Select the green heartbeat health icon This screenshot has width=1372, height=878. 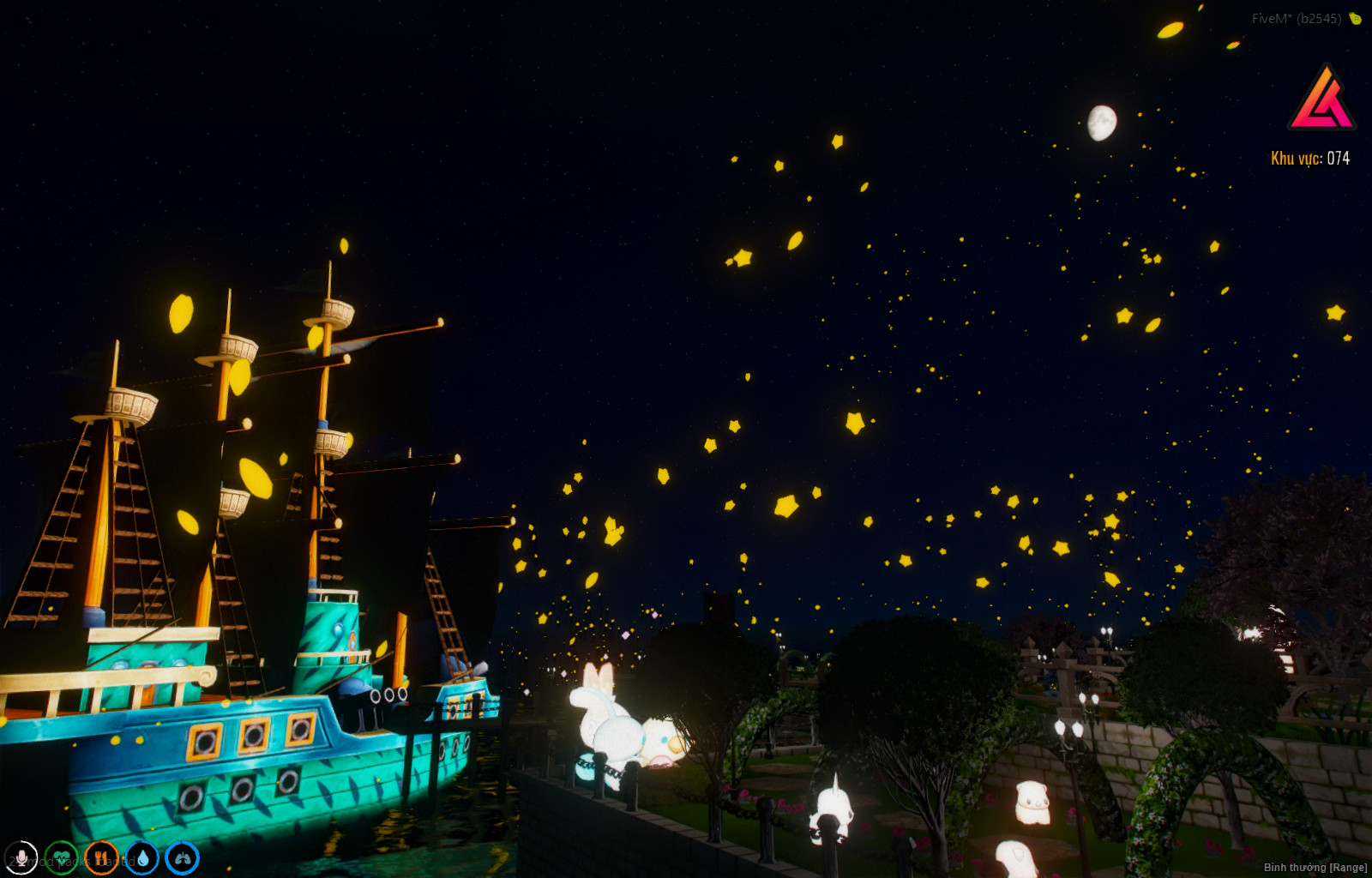tap(61, 857)
